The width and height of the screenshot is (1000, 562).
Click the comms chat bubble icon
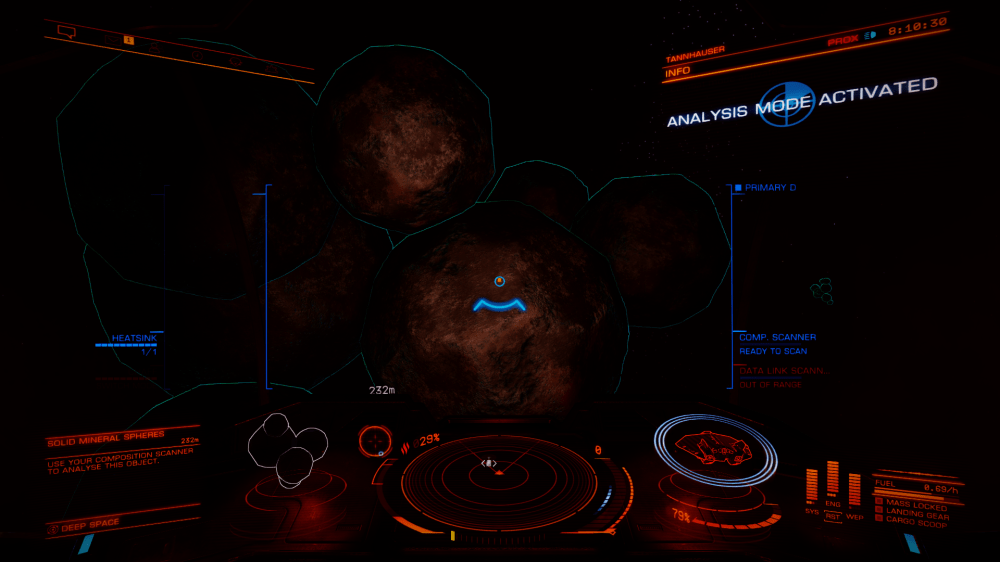click(67, 32)
